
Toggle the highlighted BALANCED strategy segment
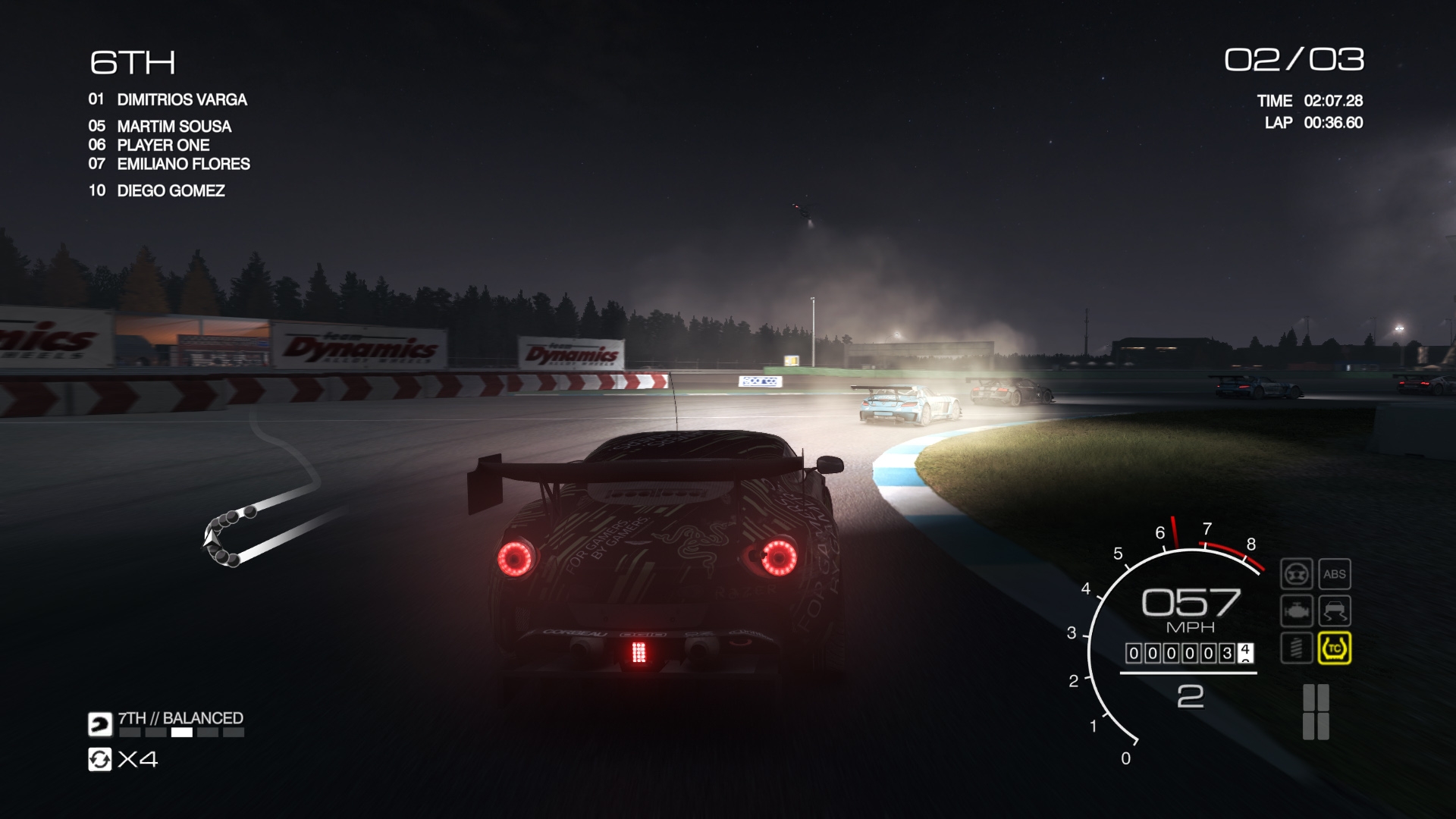click(182, 733)
